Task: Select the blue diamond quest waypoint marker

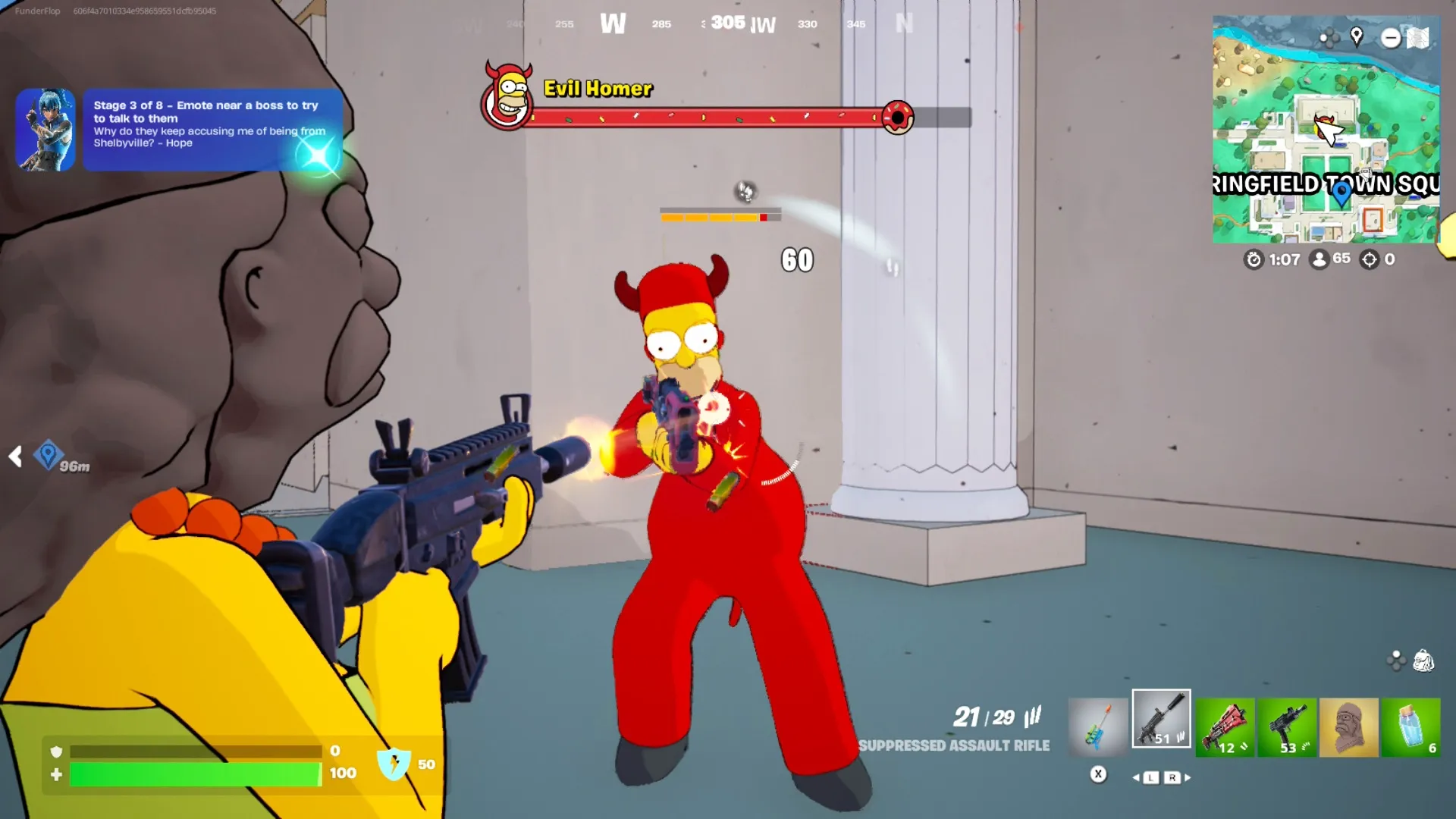Action: tap(48, 454)
